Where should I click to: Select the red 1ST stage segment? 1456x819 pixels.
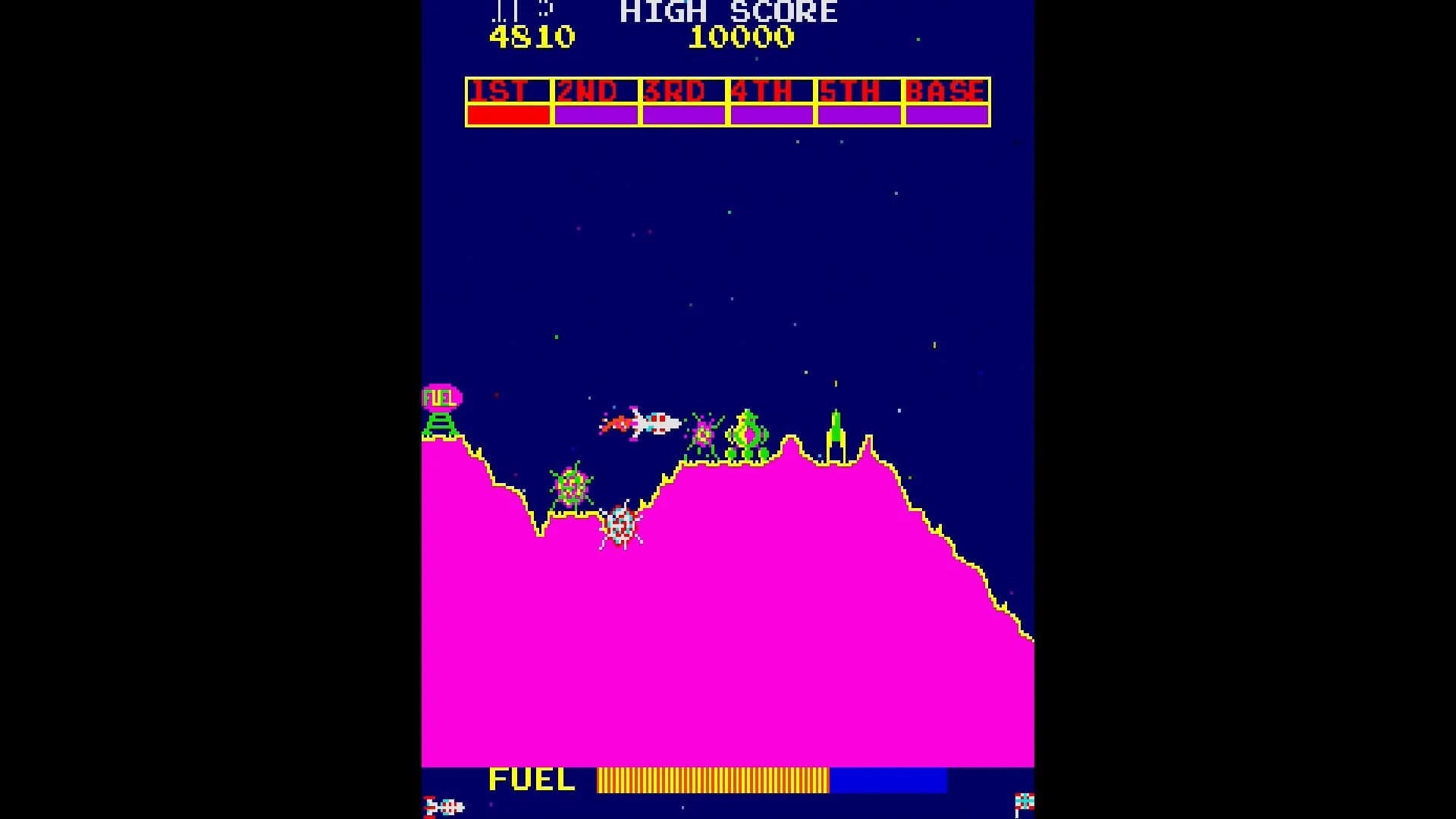click(x=507, y=115)
